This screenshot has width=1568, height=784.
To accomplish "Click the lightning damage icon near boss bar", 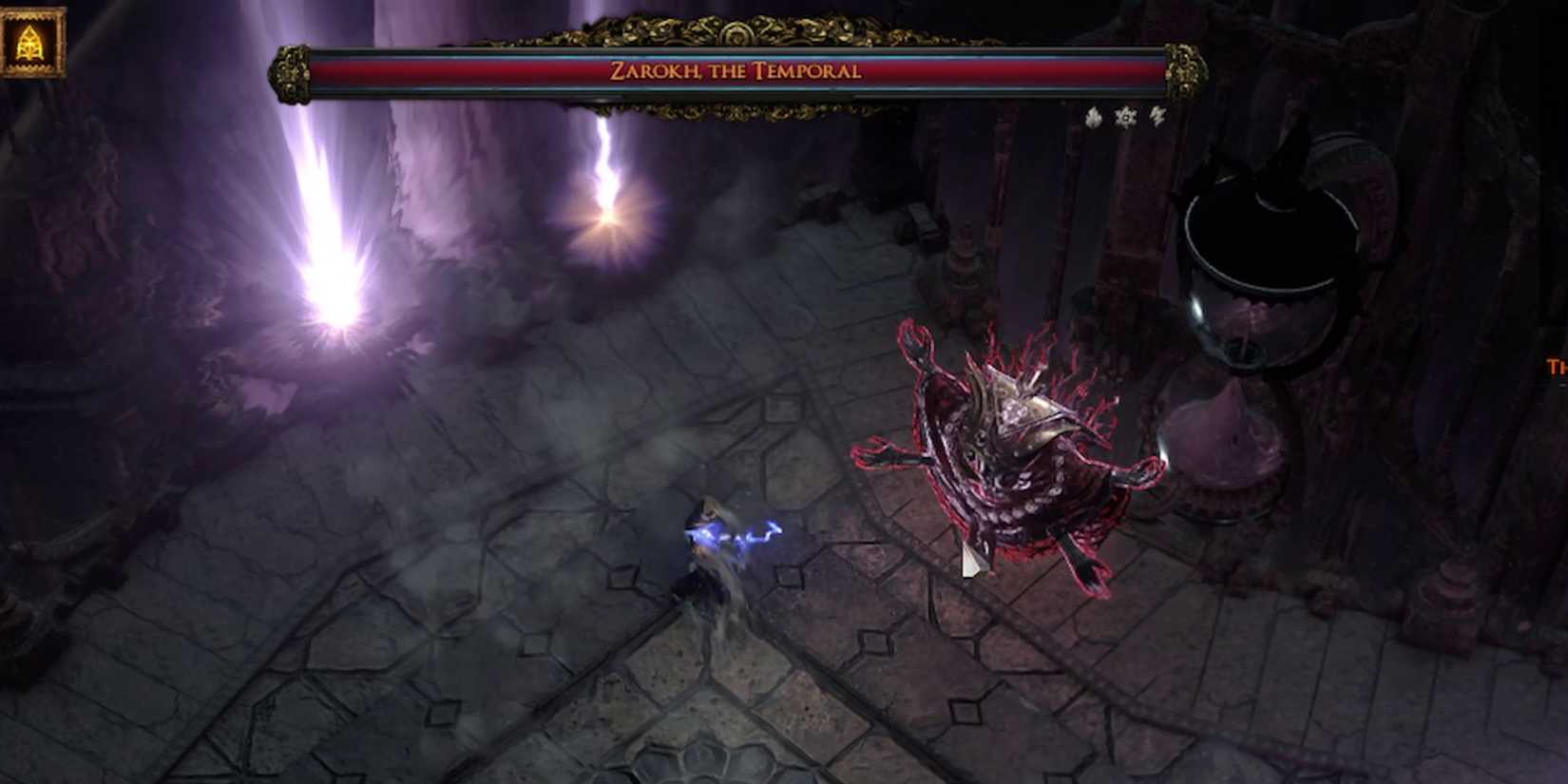I will pos(1157,117).
